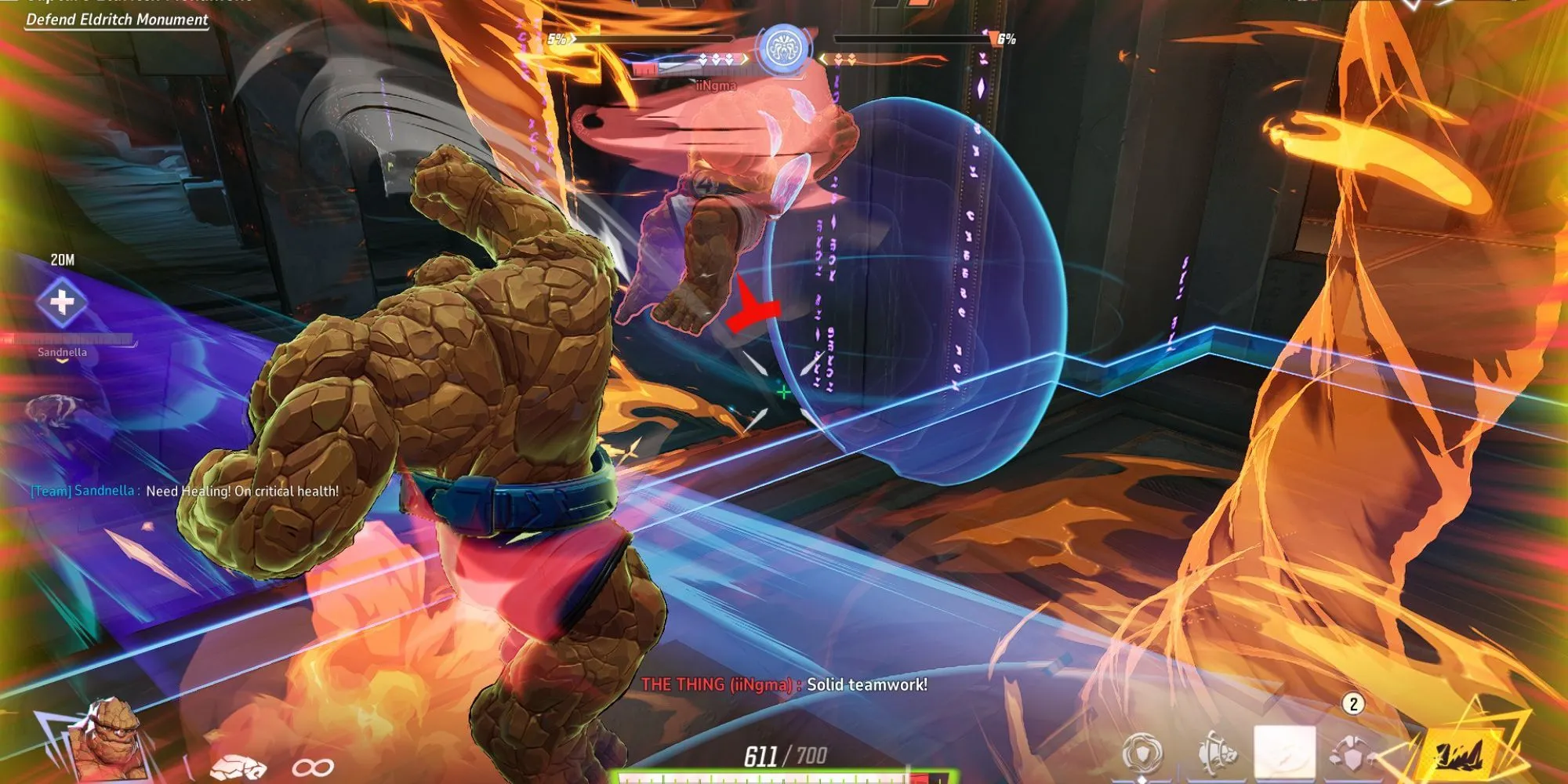Trigger the glowing white ability slot
This screenshot has height=784, width=1568.
(x=1284, y=753)
